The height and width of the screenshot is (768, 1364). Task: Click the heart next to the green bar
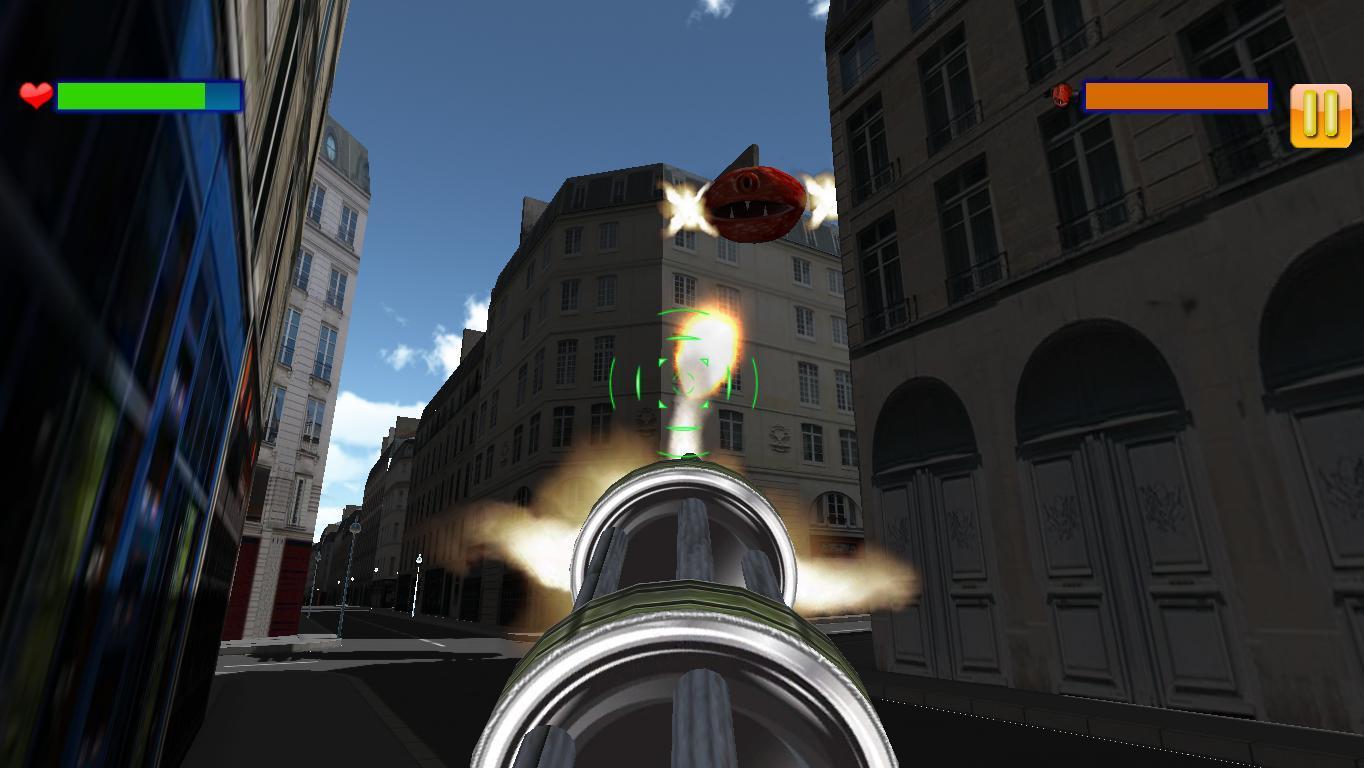click(33, 96)
